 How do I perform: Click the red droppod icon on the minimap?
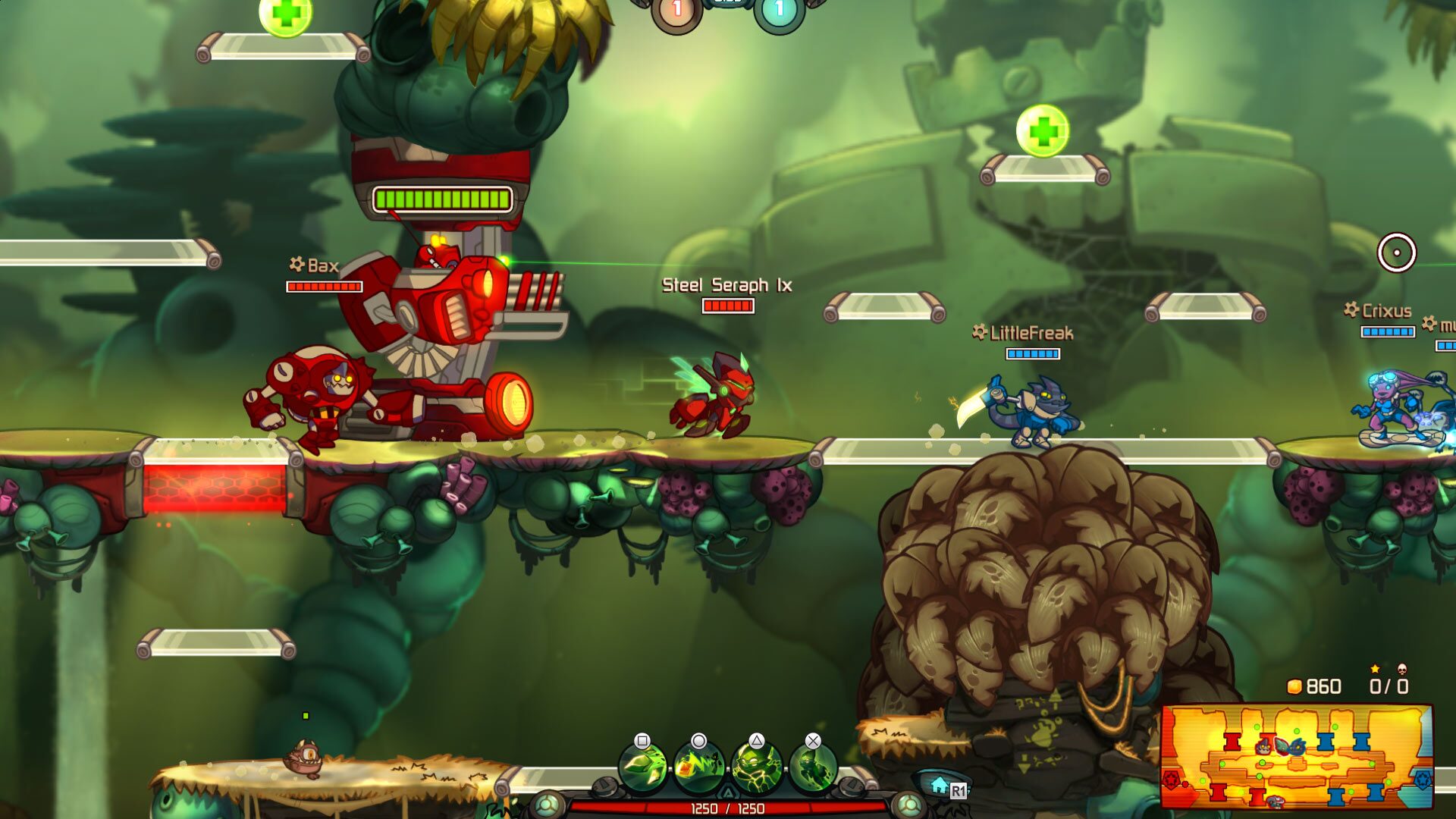[x=1171, y=779]
